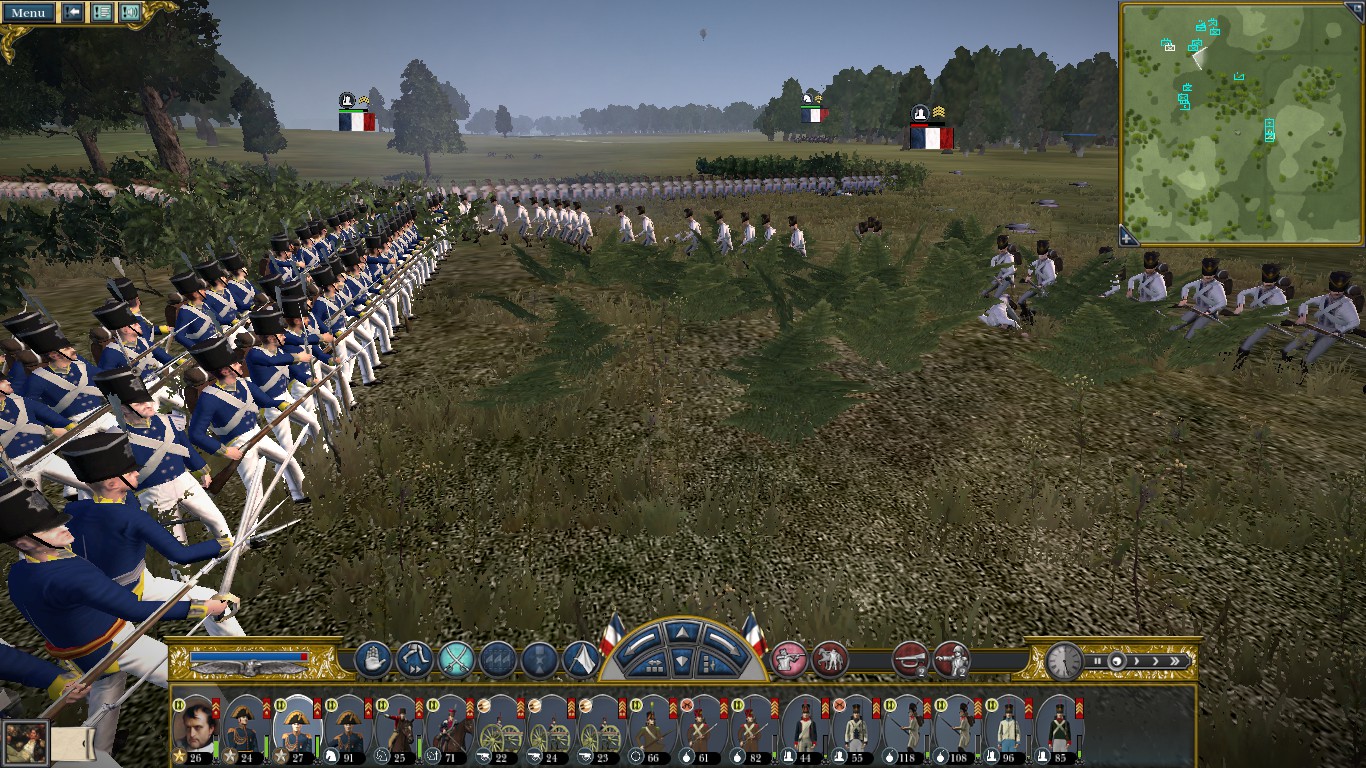
Task: Pause the battle with pause button
Action: [x=1097, y=661]
